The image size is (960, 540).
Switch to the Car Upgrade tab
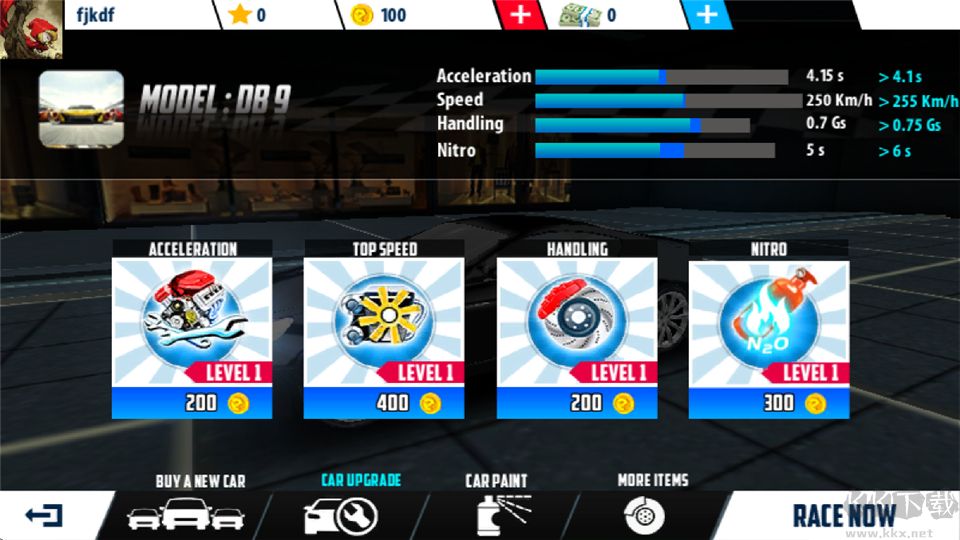click(340, 506)
